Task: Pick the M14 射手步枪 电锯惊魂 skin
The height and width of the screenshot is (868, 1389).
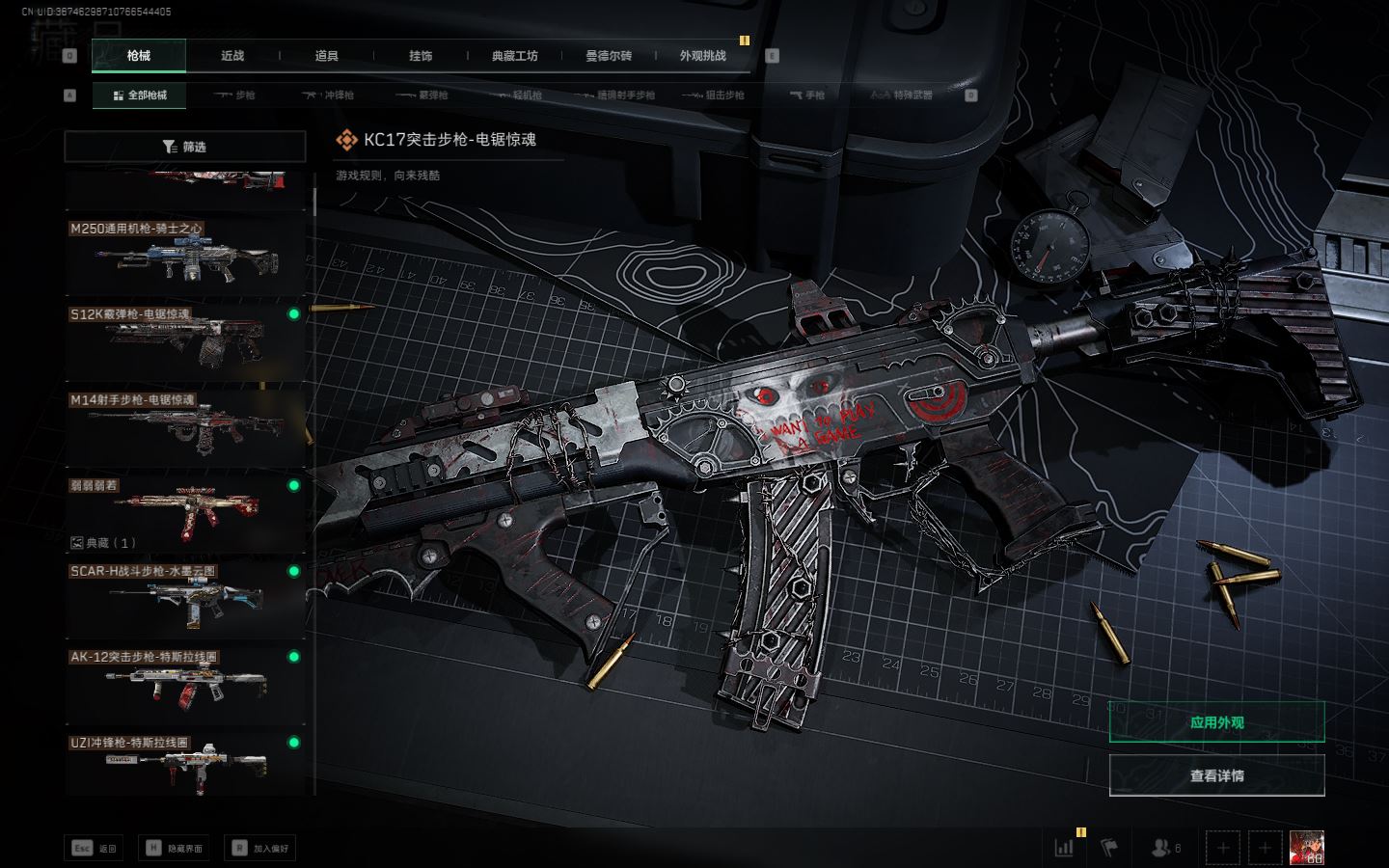Action: point(185,426)
